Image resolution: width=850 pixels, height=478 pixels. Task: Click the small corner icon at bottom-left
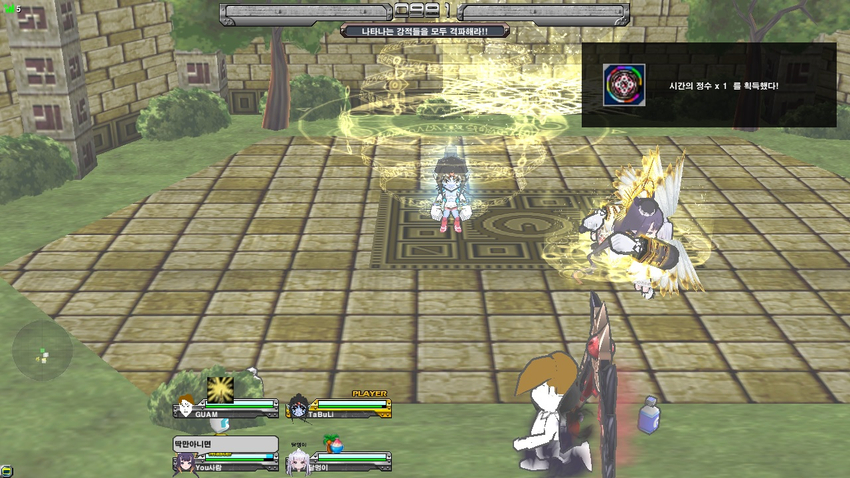[x=6, y=470]
